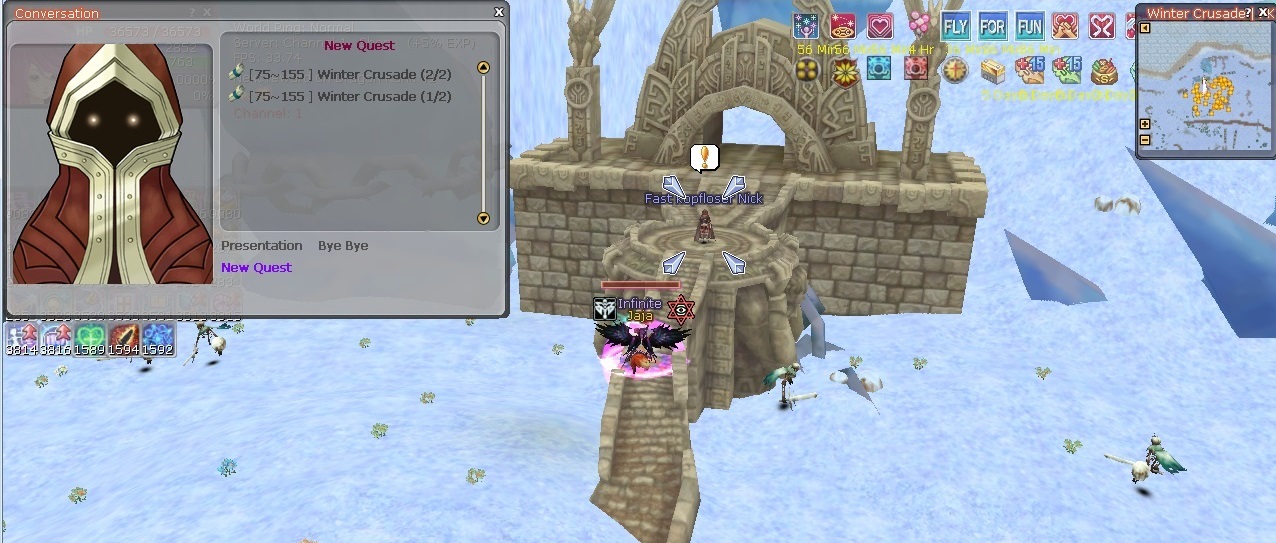The width and height of the screenshot is (1276, 543).
Task: Click the FLY buff icon
Action: coord(956,26)
